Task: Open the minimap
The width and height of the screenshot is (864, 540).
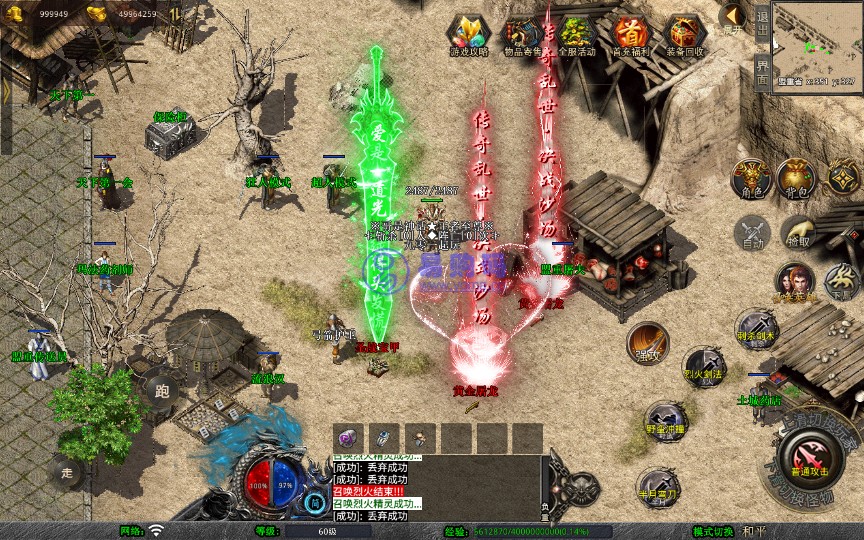Action: (x=818, y=44)
